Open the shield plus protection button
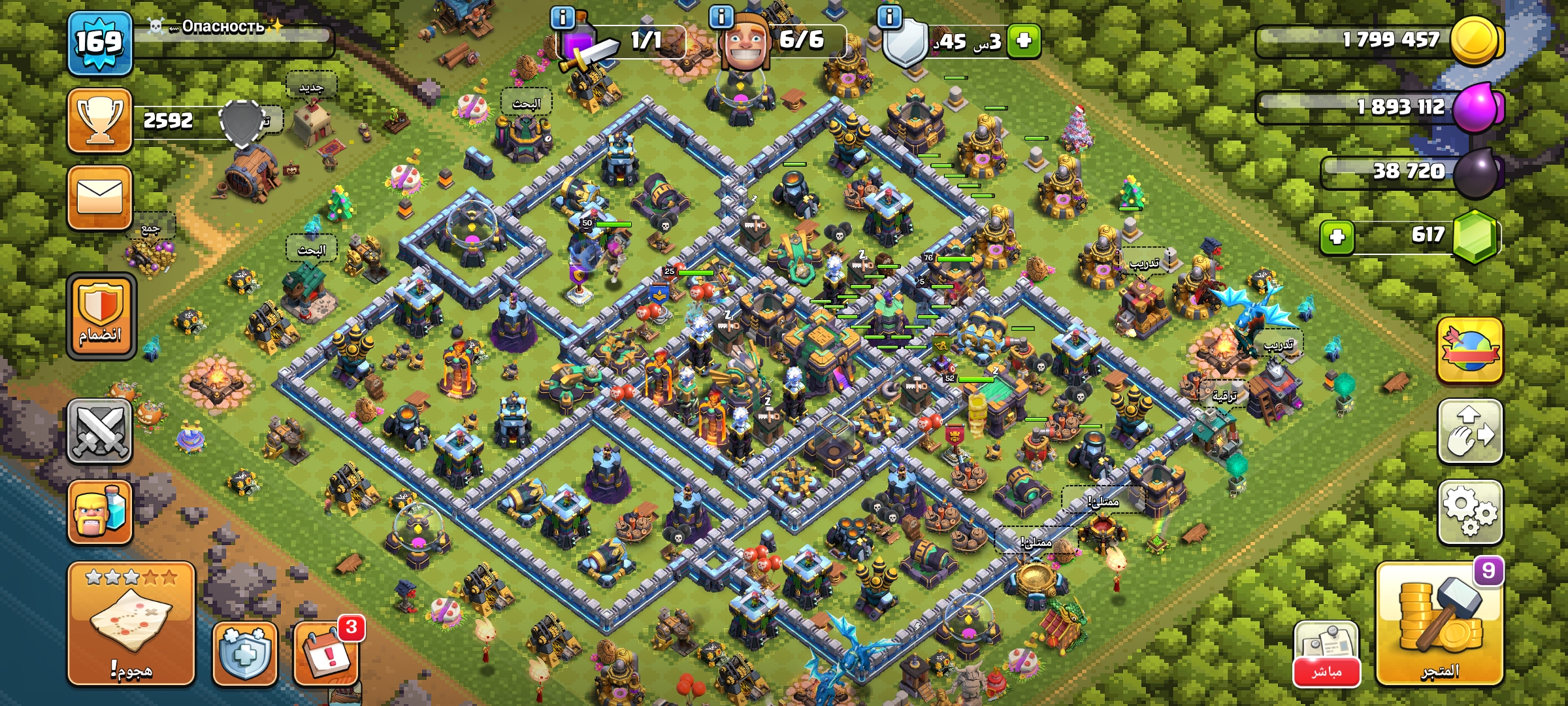Screen dimensions: 1568x706 tap(245, 654)
